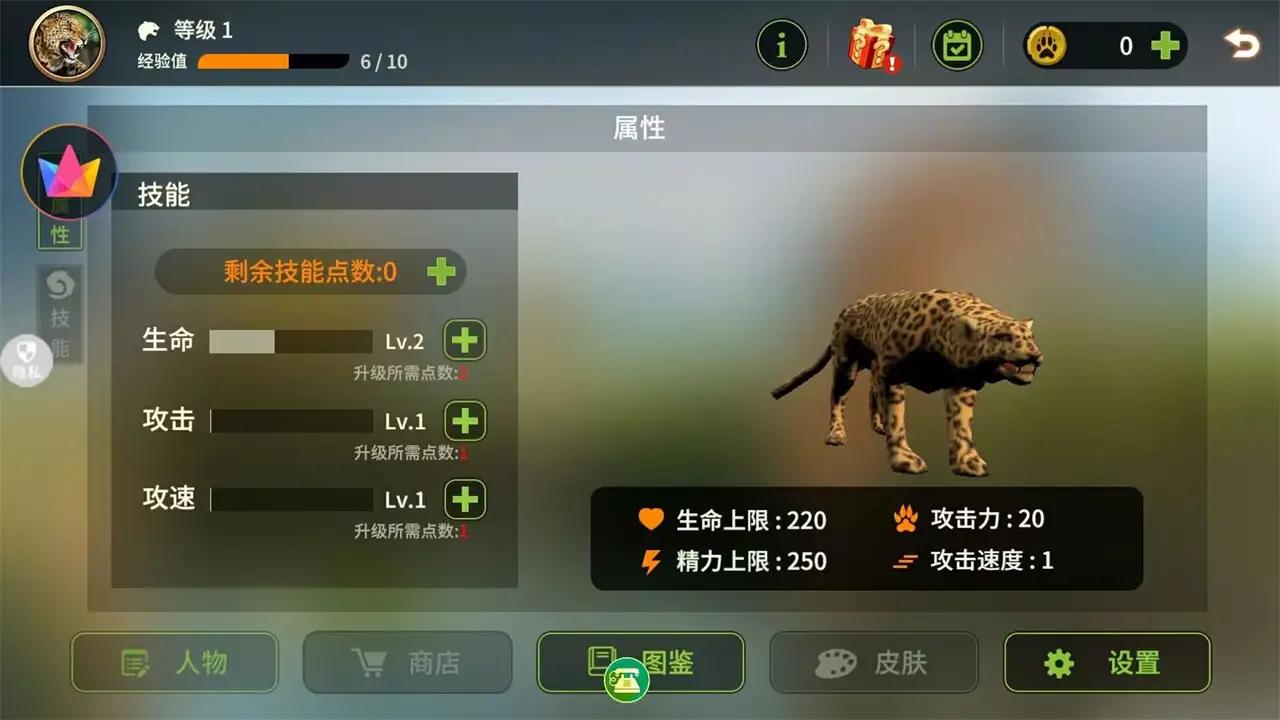Click the green plus next to 剩余技能点数

pyautogui.click(x=440, y=271)
